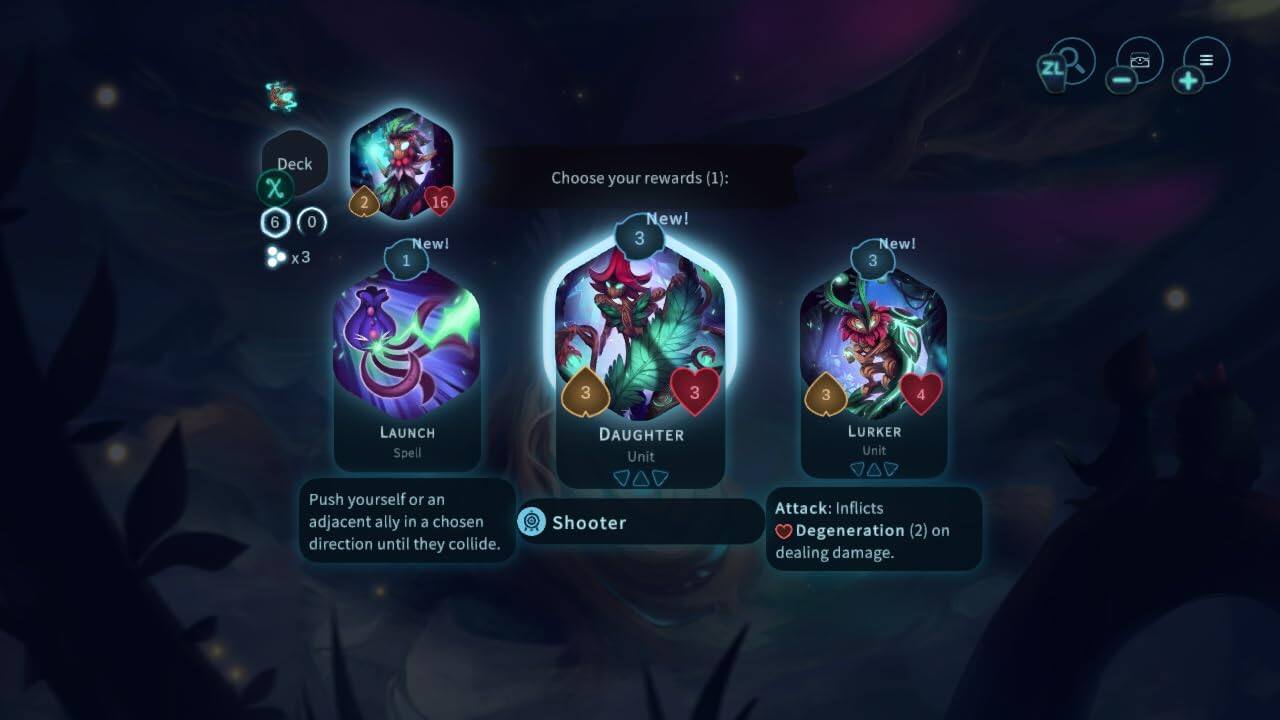Choose the Lurker unit reward card
This screenshot has width=1280, height=720.
[x=874, y=340]
